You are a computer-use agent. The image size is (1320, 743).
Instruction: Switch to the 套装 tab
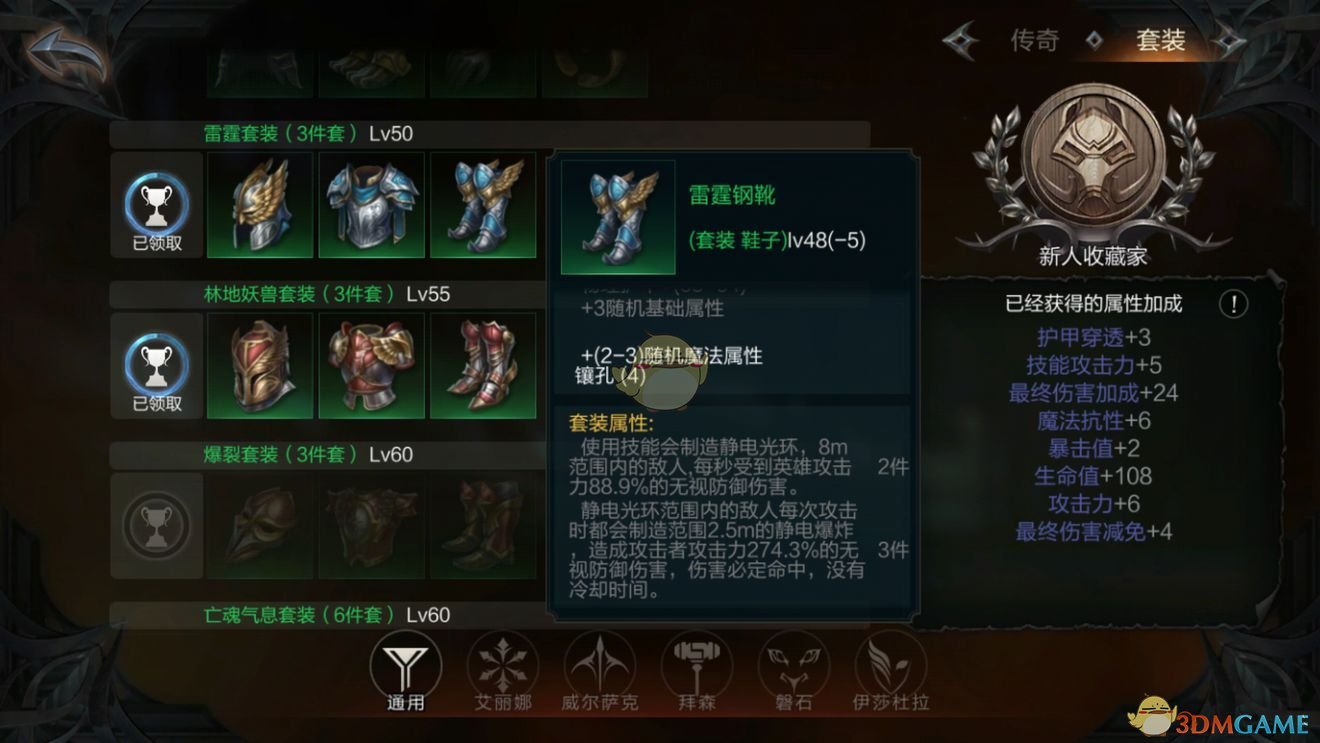click(1160, 42)
